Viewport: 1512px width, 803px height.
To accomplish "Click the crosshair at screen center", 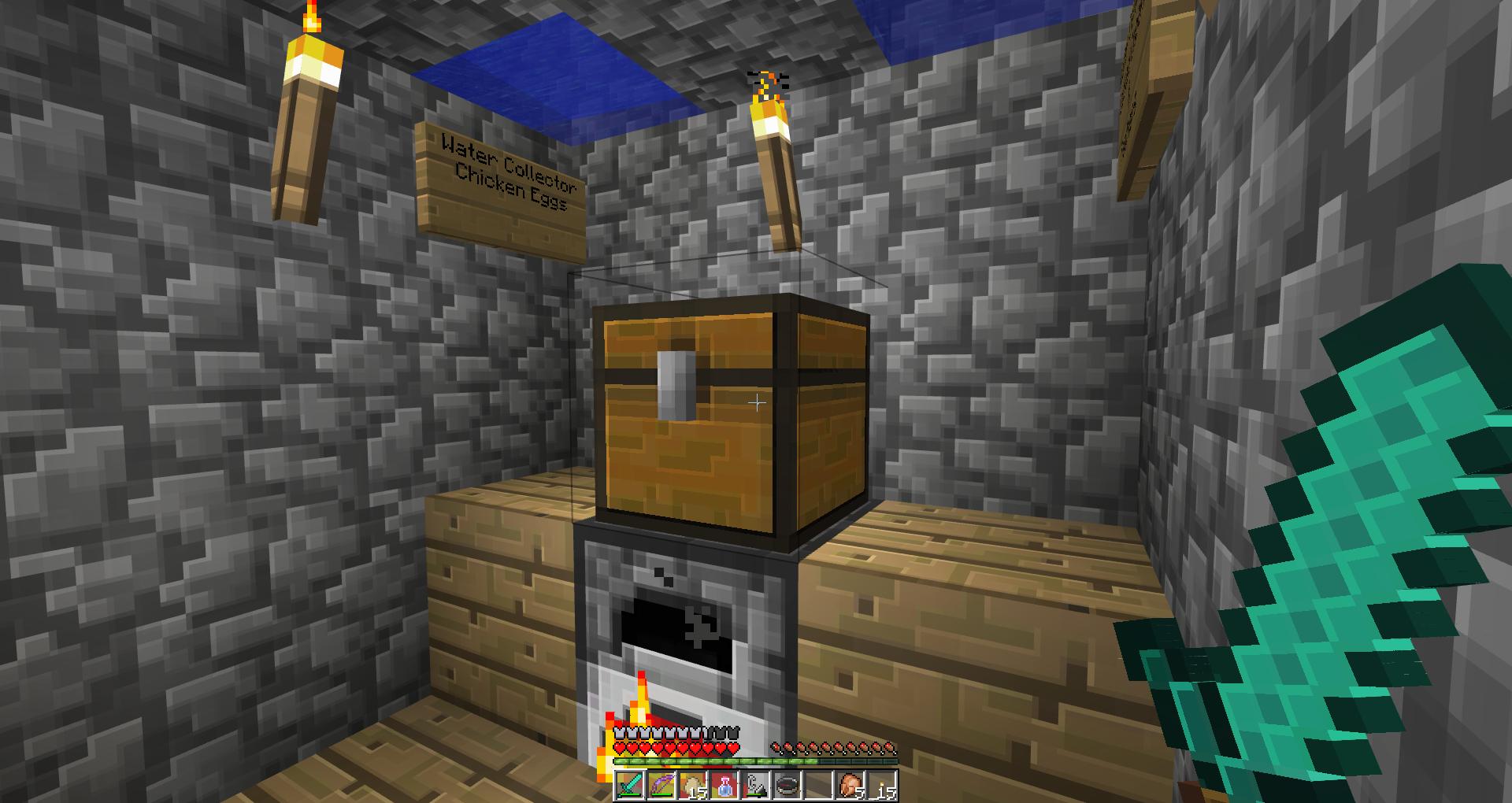I will pos(758,401).
